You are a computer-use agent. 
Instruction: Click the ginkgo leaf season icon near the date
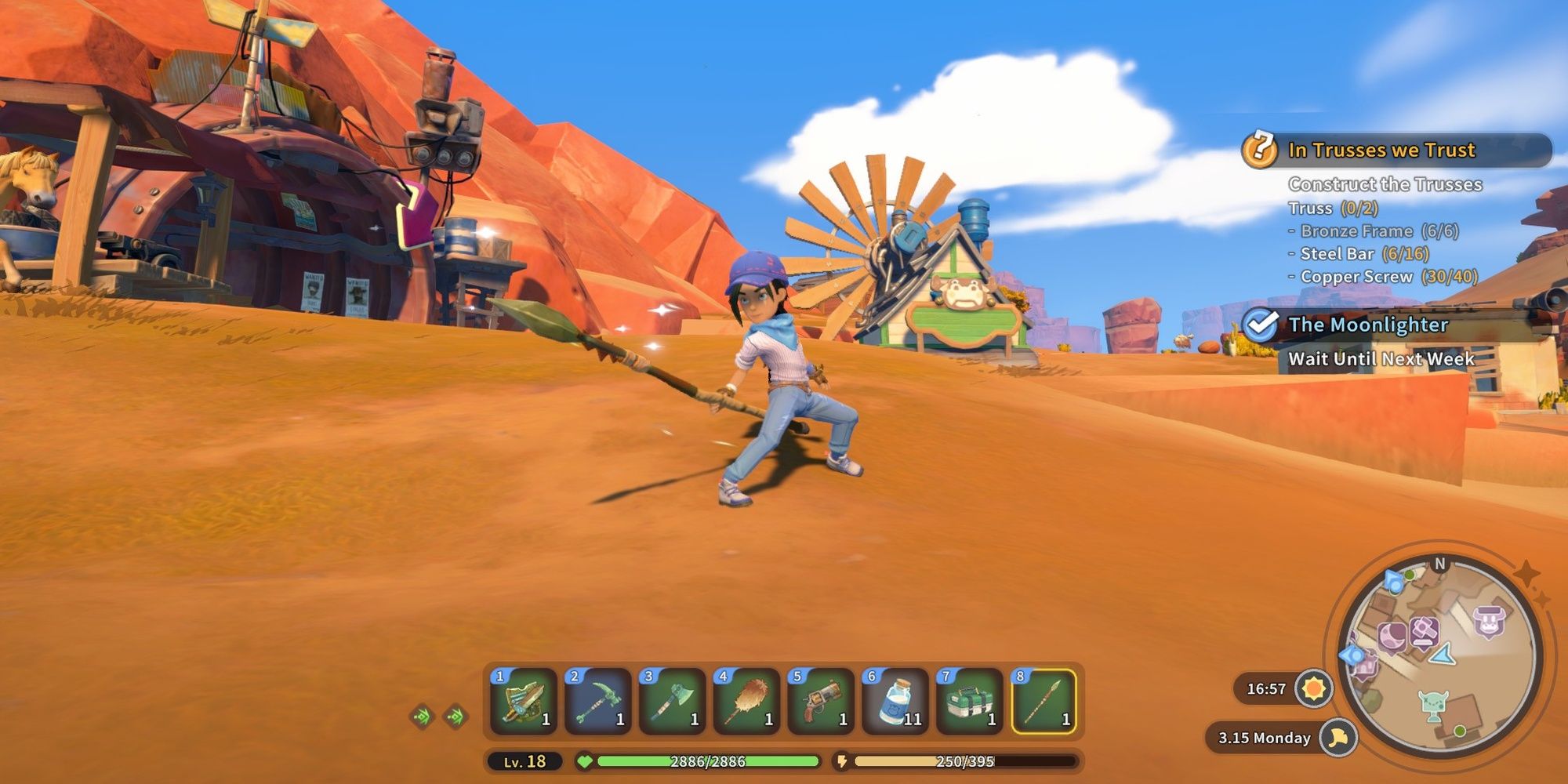click(x=1338, y=738)
